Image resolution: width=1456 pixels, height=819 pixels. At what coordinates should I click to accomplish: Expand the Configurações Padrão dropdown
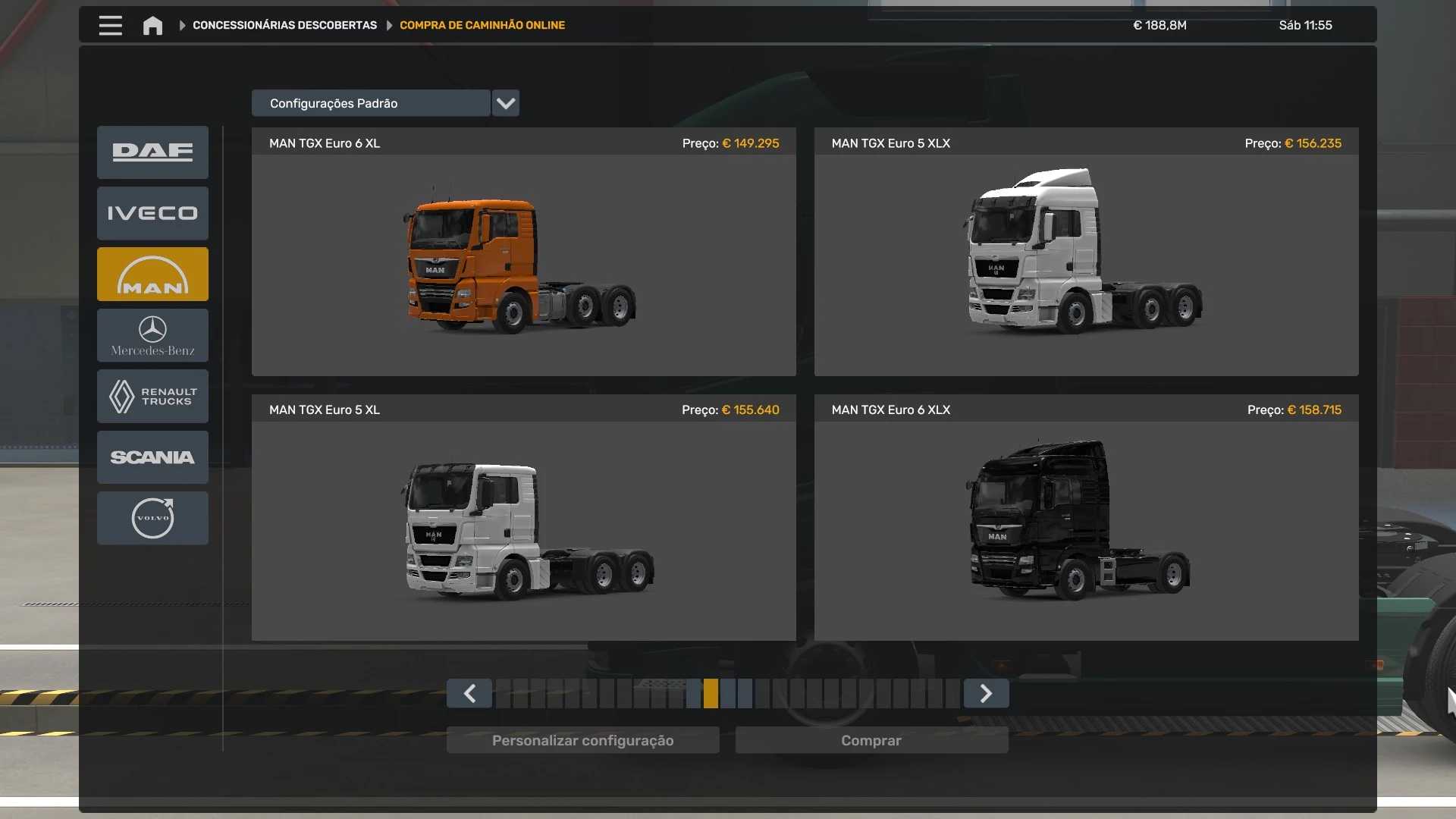pyautogui.click(x=505, y=103)
